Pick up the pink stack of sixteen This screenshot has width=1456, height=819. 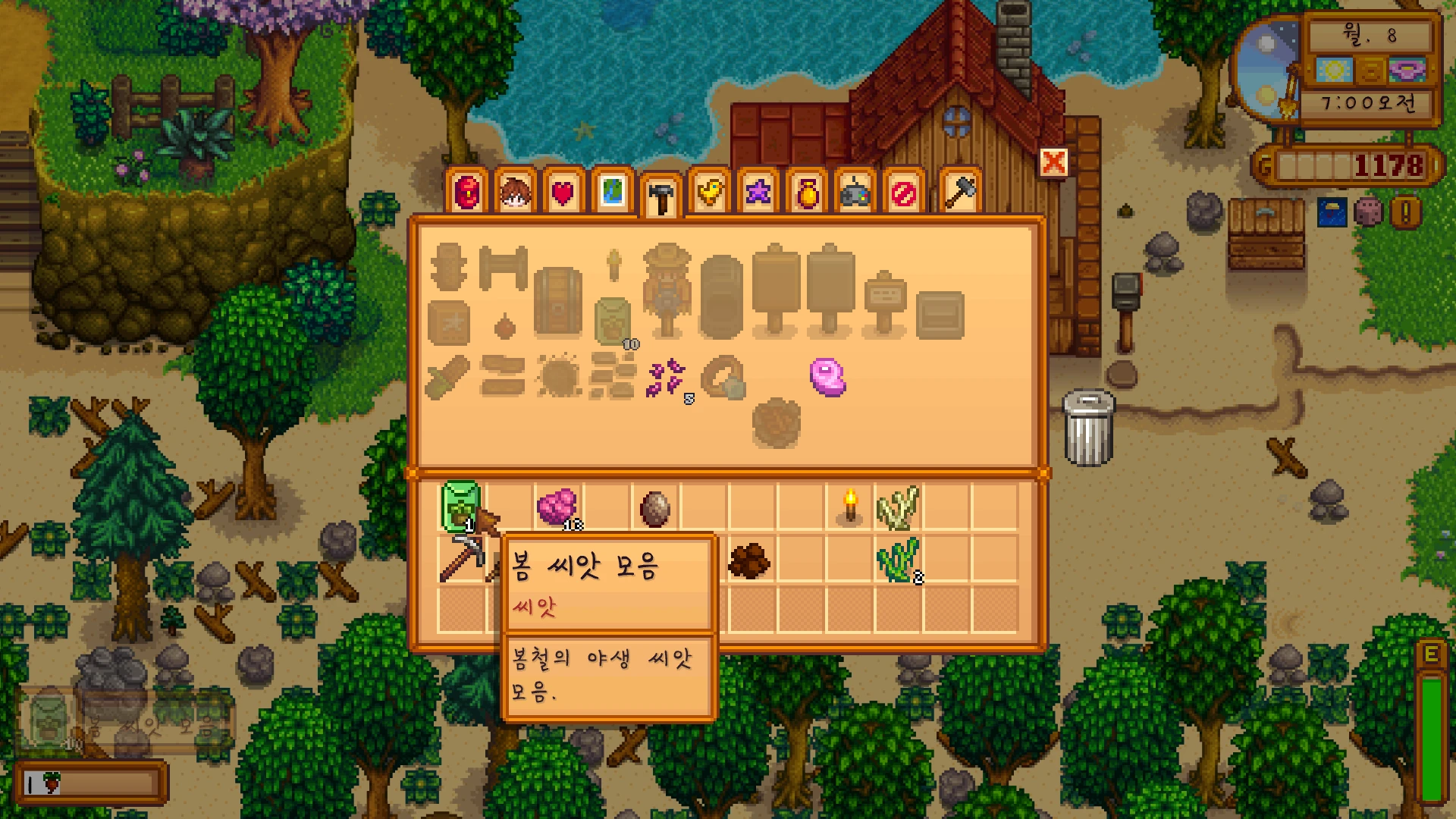click(x=557, y=507)
